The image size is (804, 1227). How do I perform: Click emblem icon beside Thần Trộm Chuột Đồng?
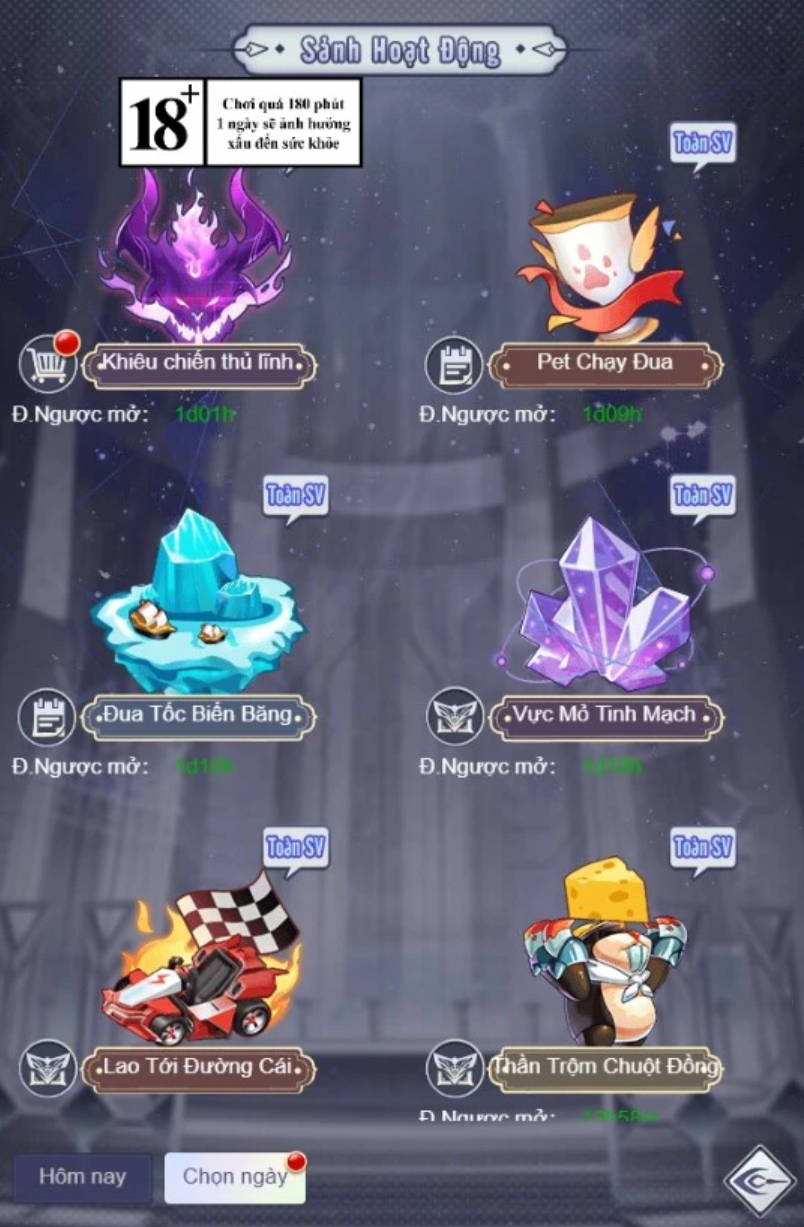454,1067
